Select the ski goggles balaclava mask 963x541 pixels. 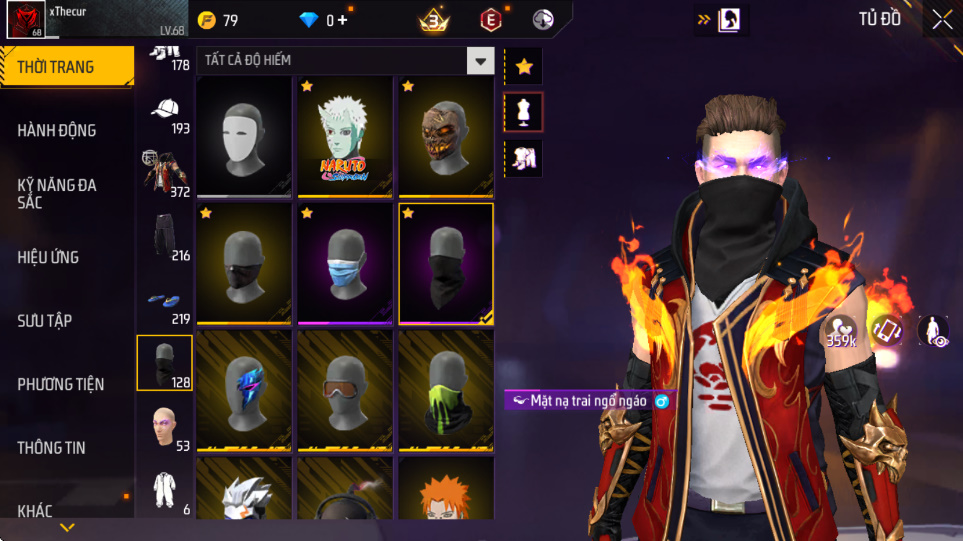[345, 391]
